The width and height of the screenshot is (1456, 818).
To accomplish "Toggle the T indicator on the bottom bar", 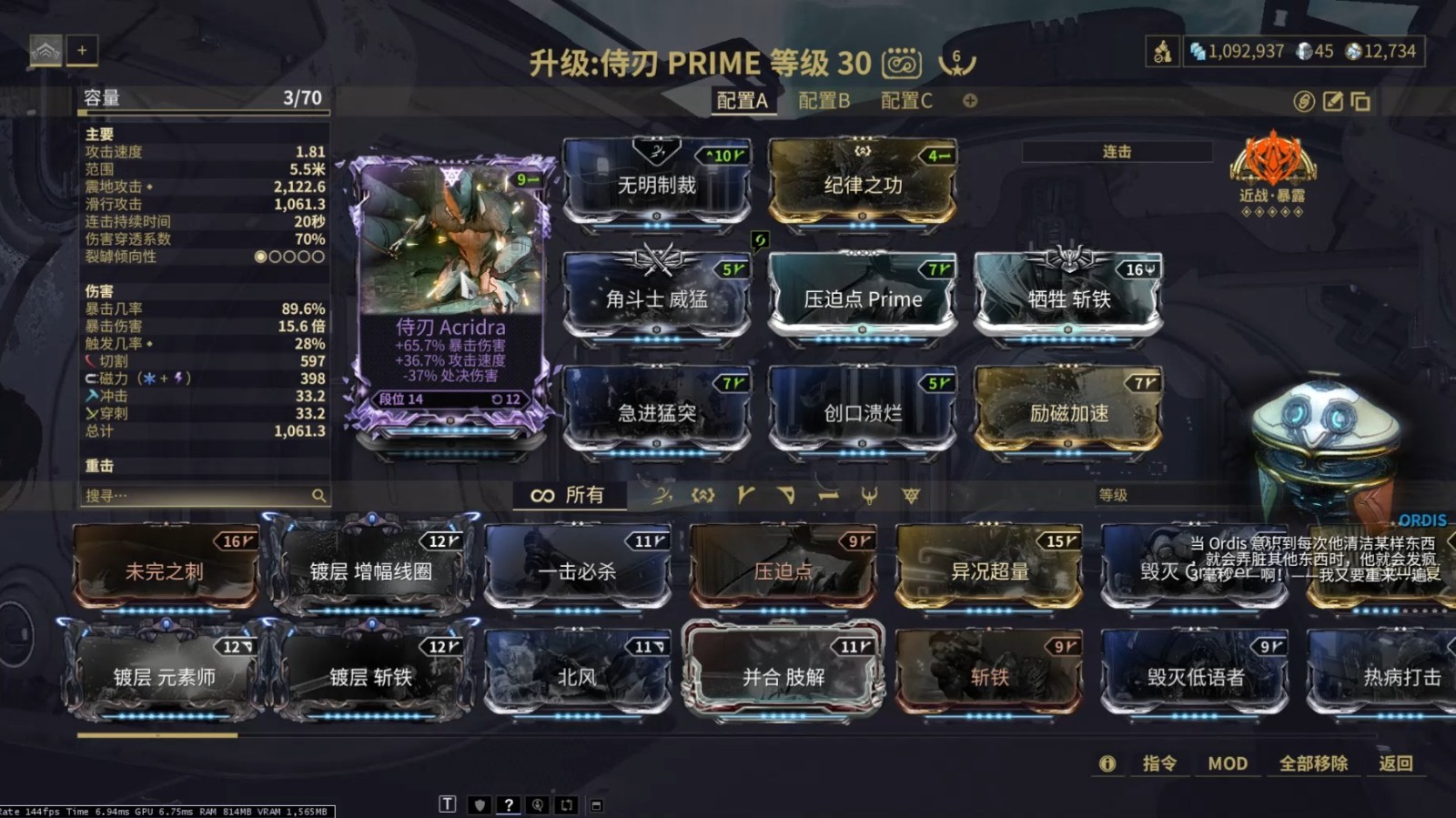I will coord(447,804).
